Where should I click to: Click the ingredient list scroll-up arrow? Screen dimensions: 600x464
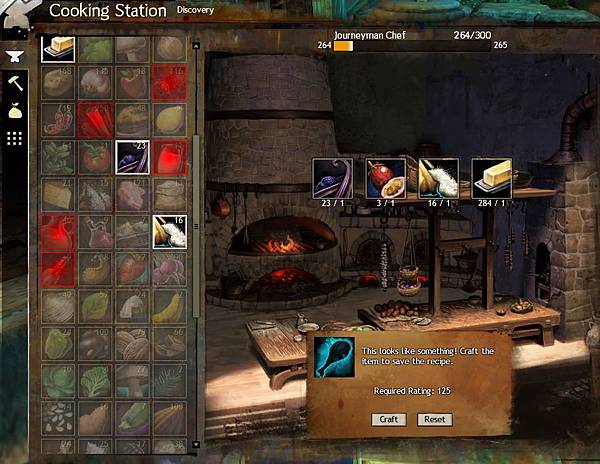[196, 45]
